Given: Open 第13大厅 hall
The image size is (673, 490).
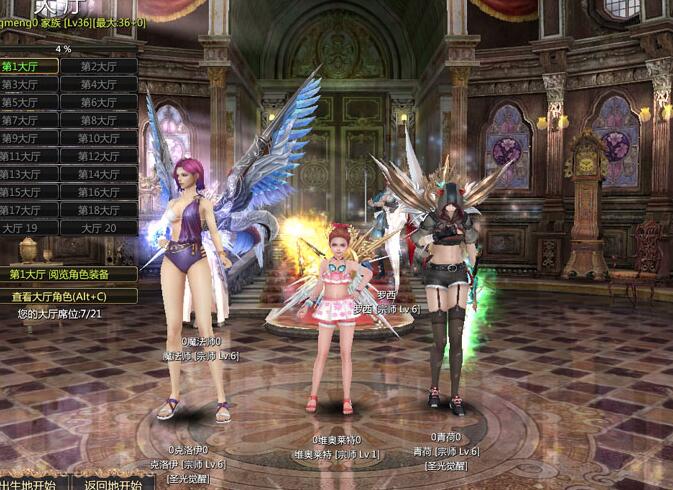Looking at the screenshot, I should (x=28, y=174).
